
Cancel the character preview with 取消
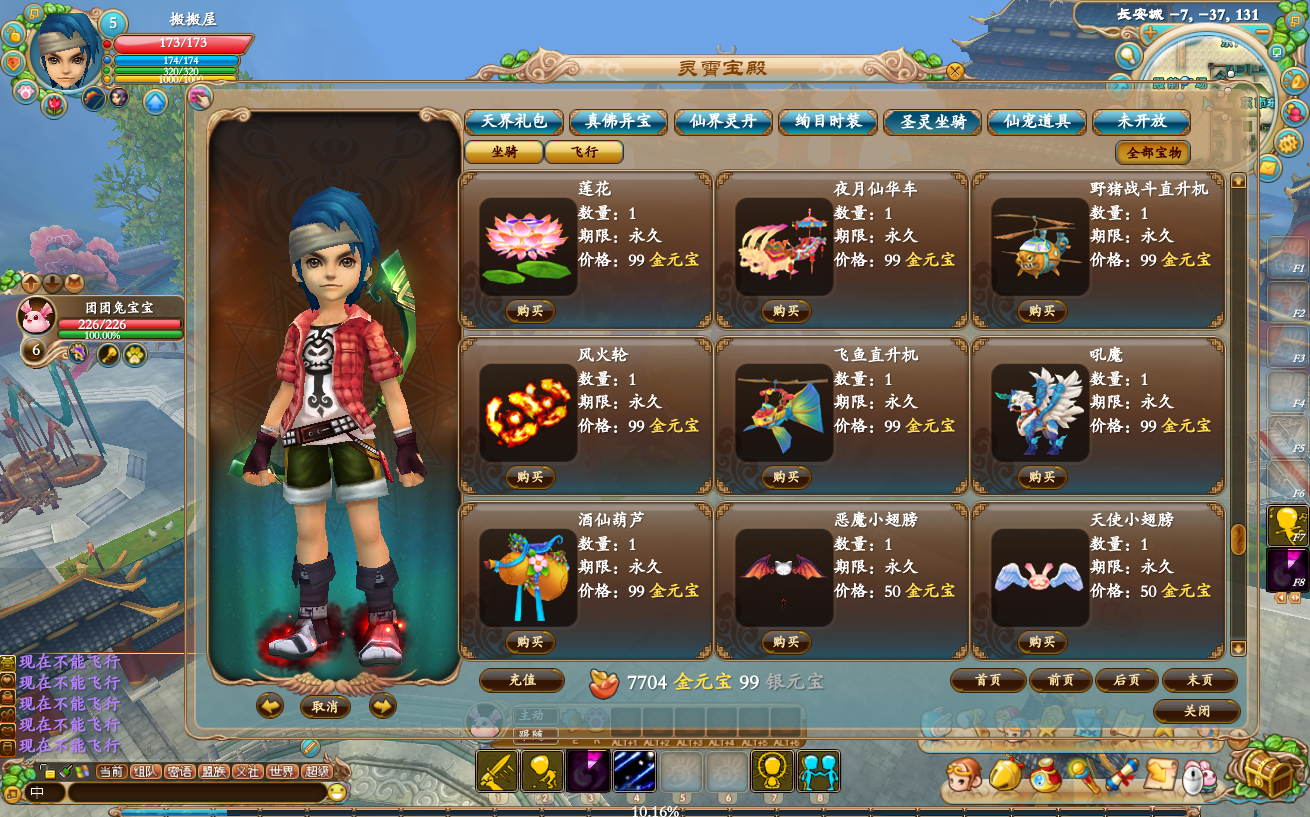[325, 707]
